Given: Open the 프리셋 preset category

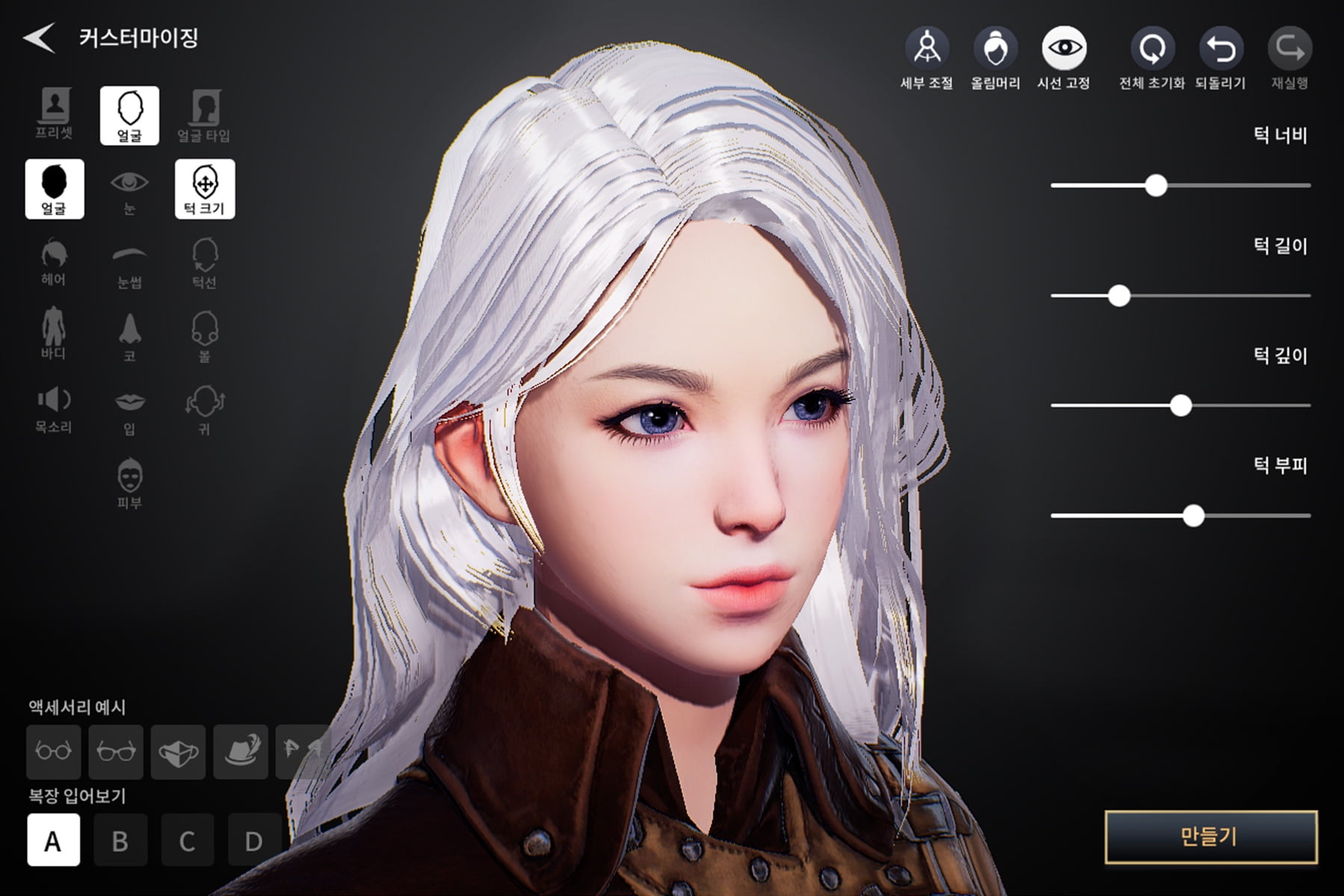Looking at the screenshot, I should [55, 114].
